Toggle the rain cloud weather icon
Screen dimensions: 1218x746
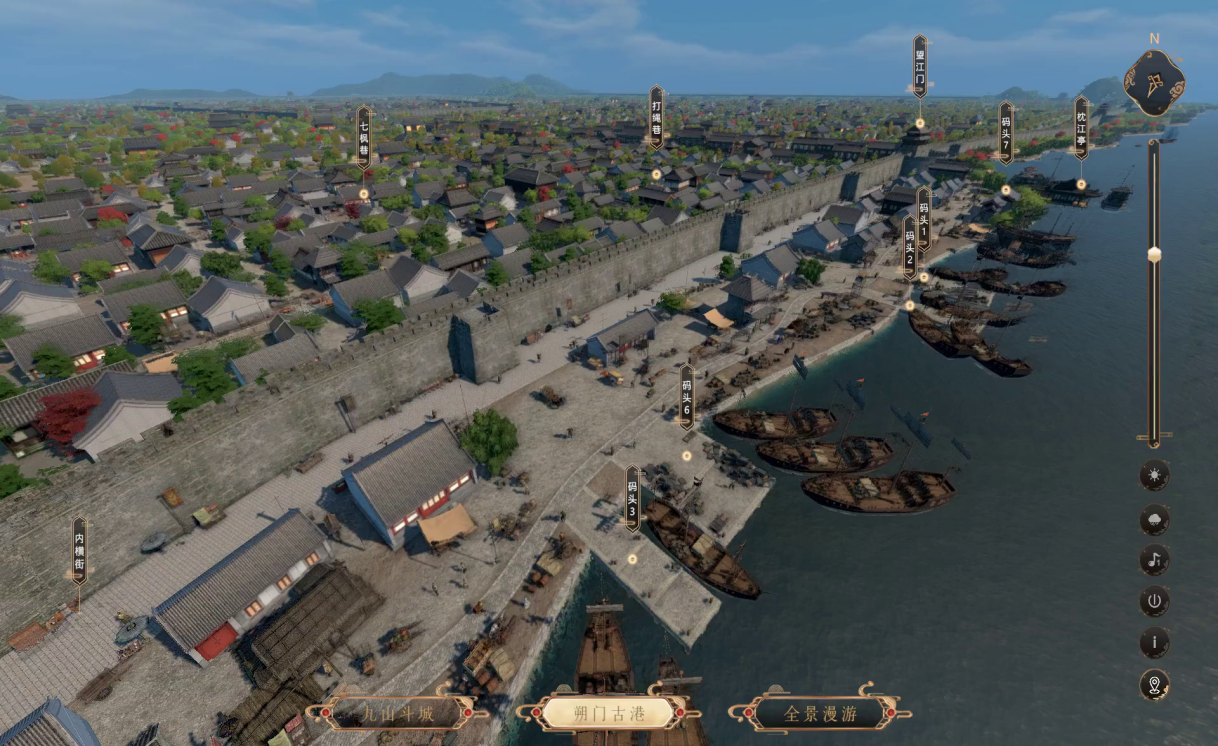click(1154, 519)
